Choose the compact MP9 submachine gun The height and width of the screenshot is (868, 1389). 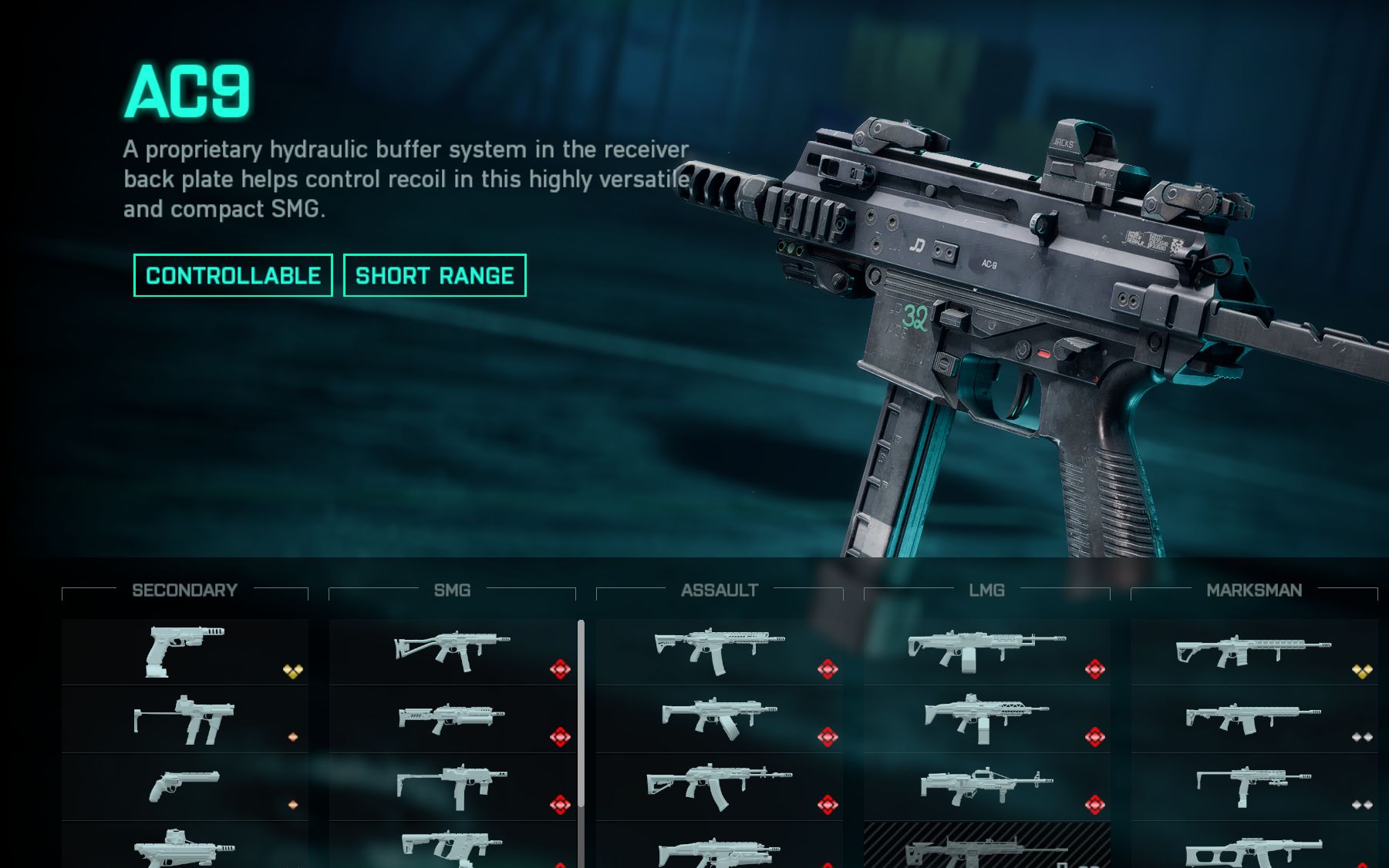[x=452, y=786]
